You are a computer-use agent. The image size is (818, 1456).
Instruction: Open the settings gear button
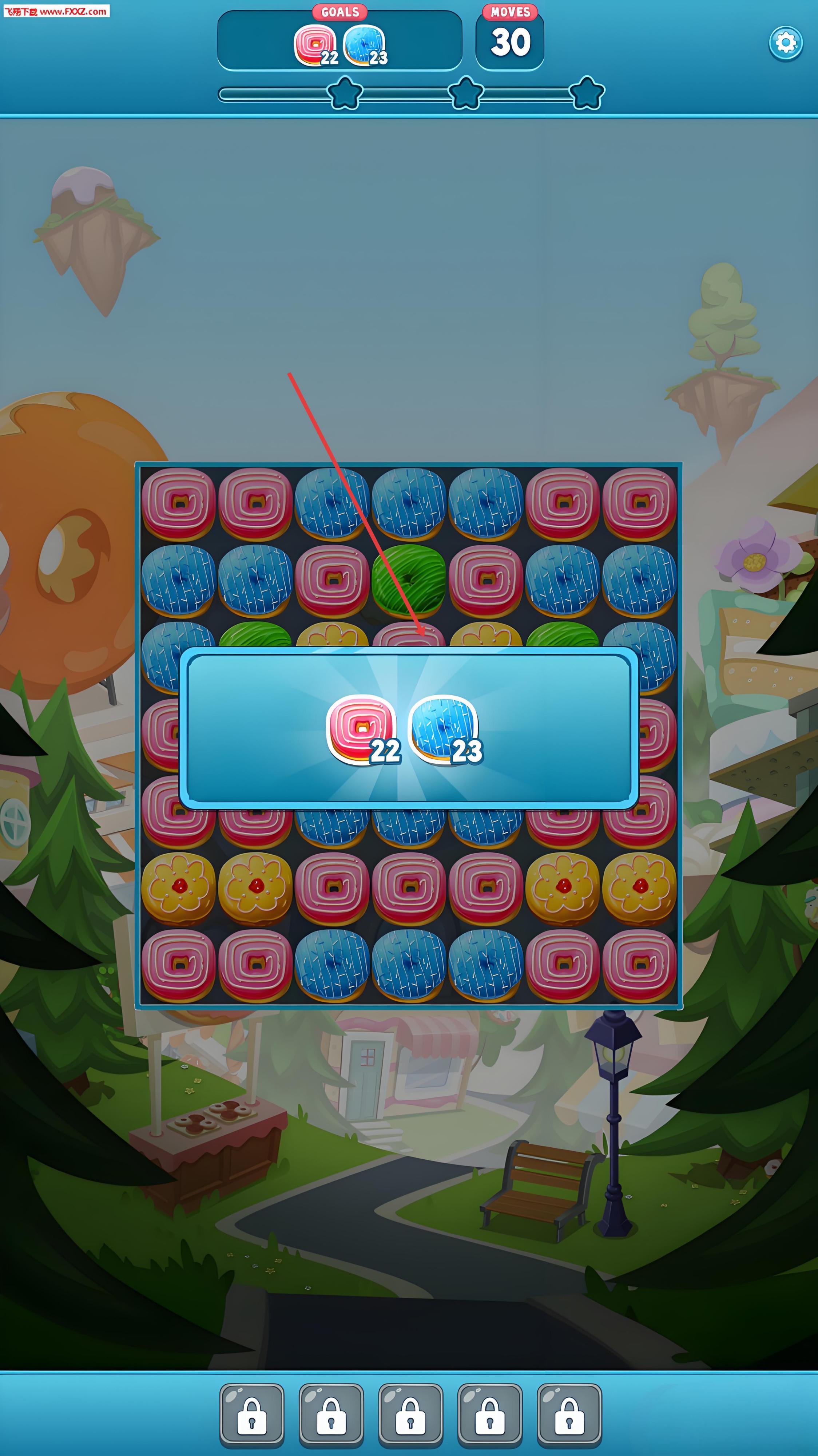[x=785, y=43]
